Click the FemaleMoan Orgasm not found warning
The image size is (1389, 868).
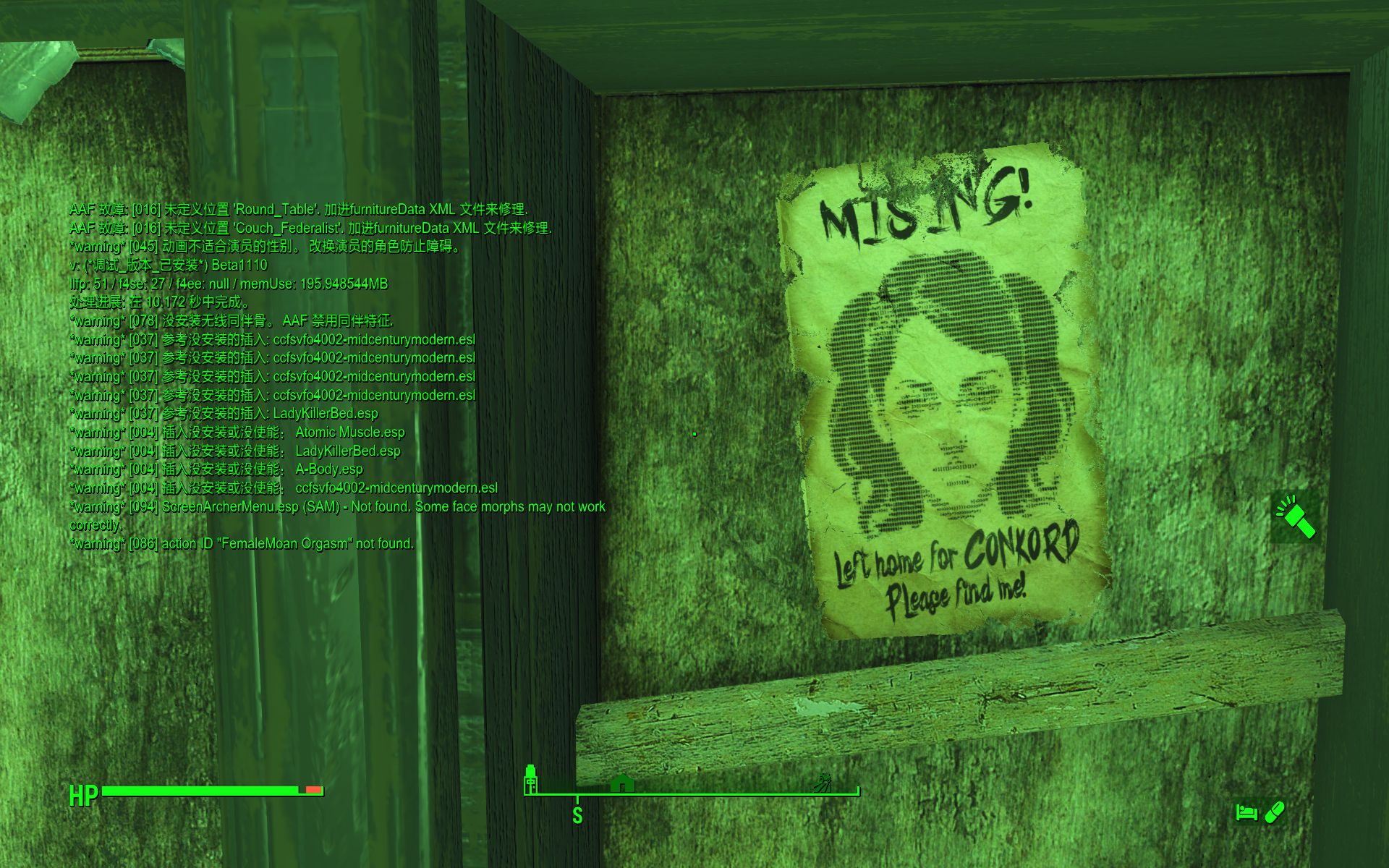242,543
